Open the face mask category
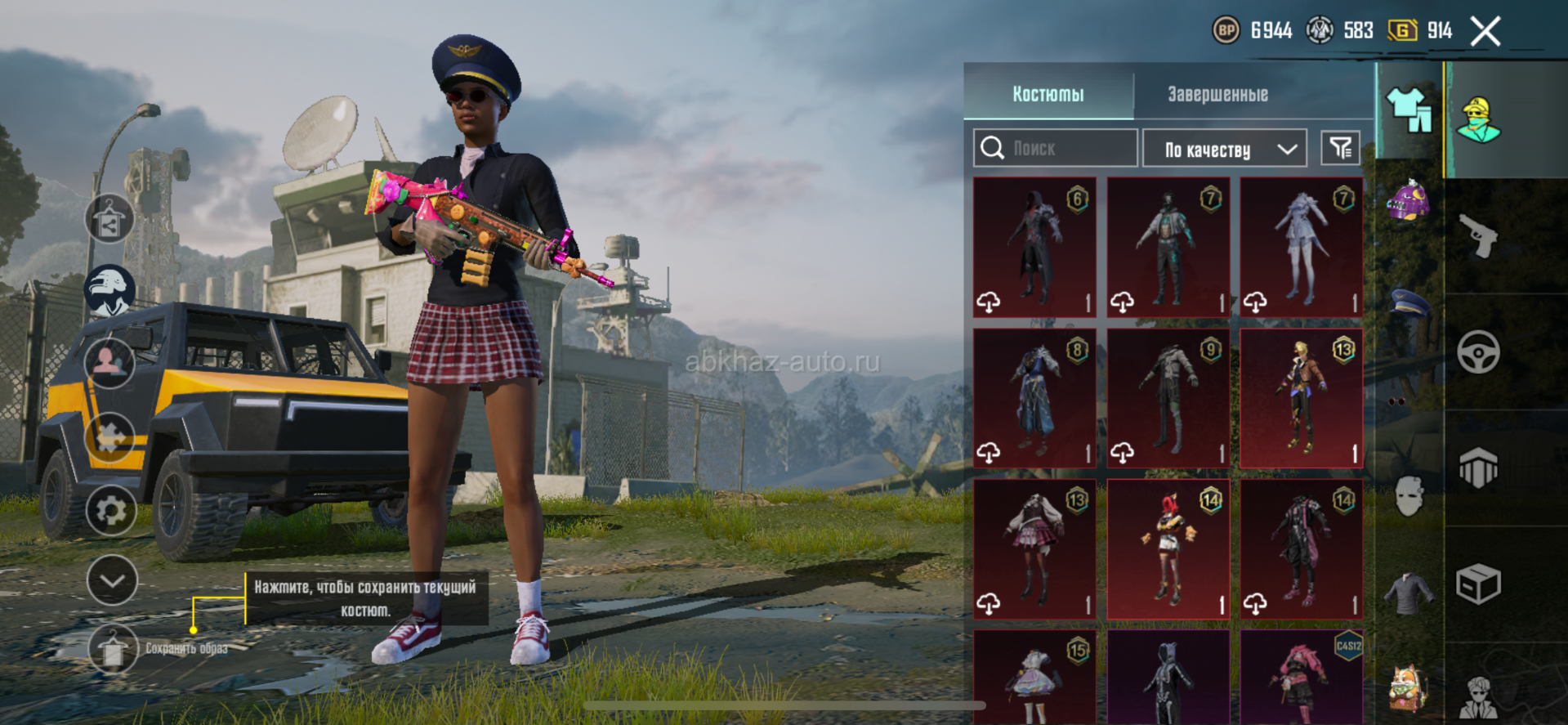This screenshot has height=725, width=1568. 1409,496
